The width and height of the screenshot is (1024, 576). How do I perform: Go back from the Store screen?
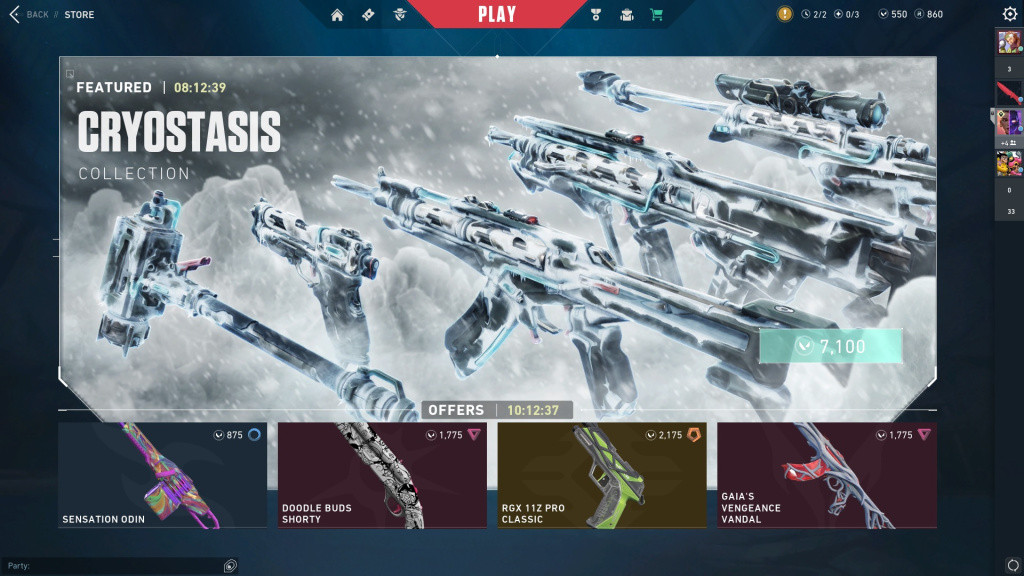tap(30, 15)
